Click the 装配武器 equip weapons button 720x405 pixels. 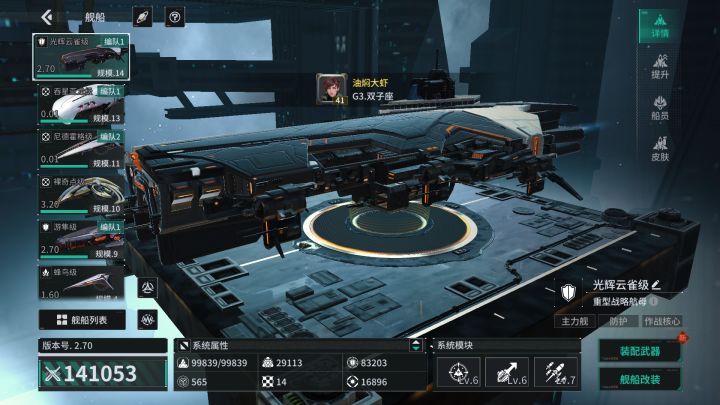click(639, 351)
